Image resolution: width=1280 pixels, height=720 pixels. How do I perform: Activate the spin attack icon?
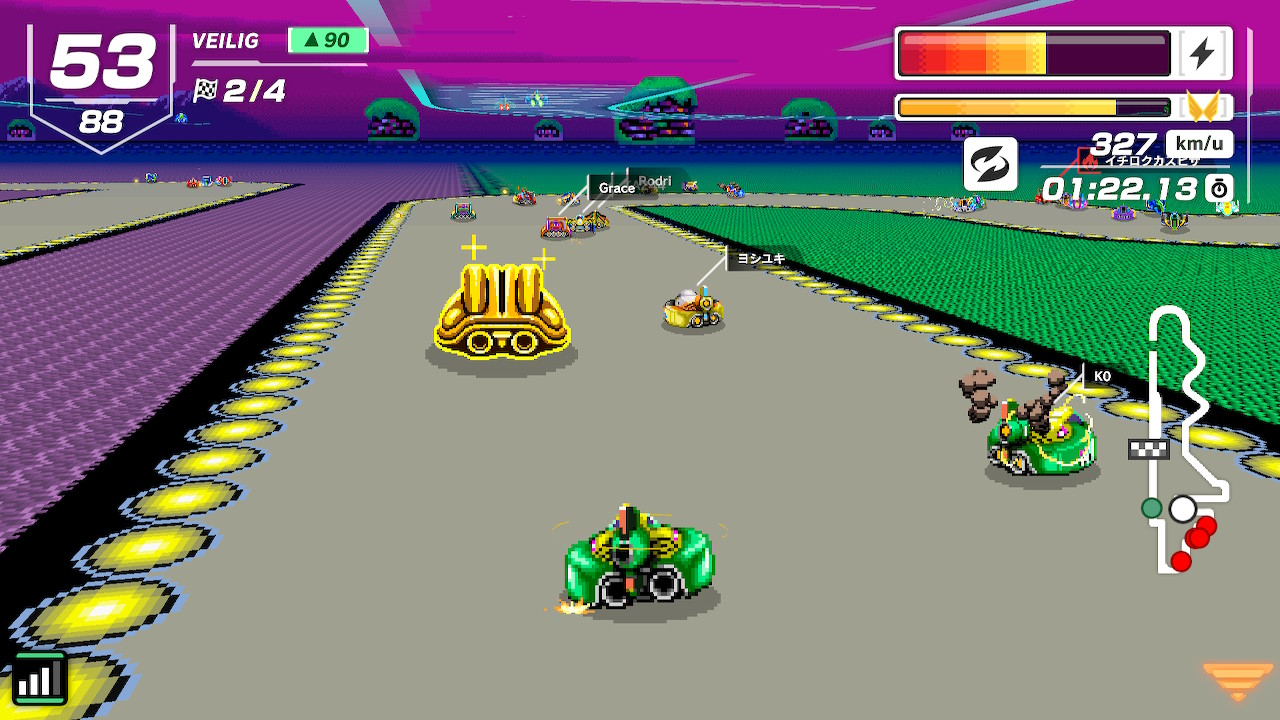coord(990,164)
